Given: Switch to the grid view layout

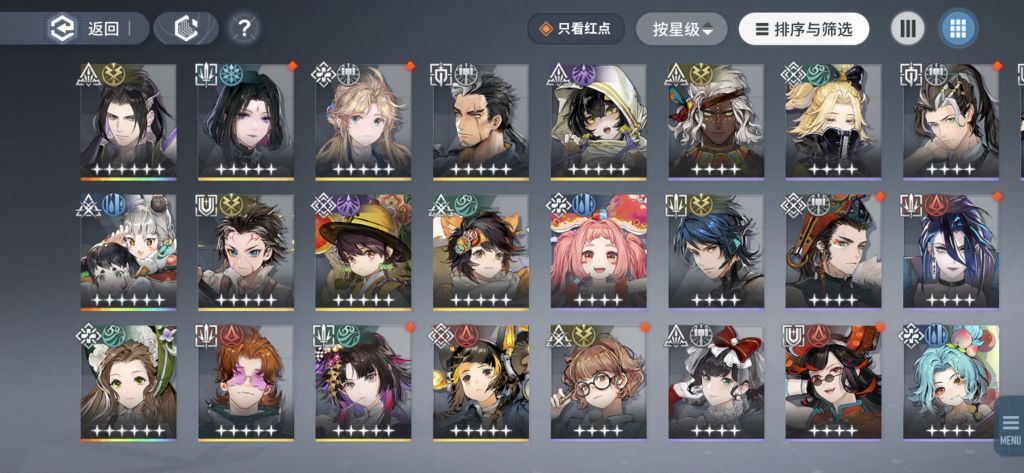Looking at the screenshot, I should click(958, 29).
